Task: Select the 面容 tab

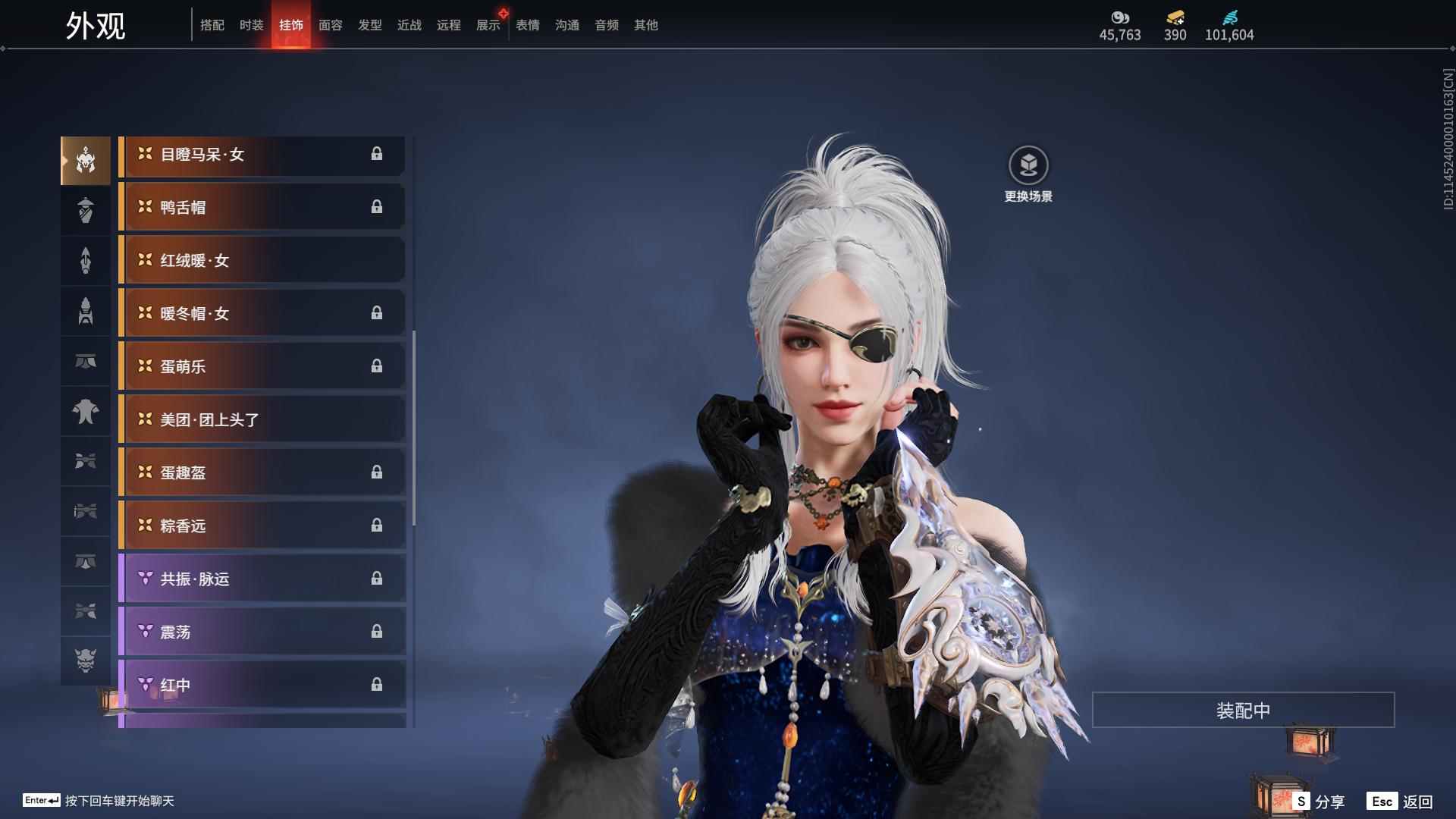Action: point(331,25)
